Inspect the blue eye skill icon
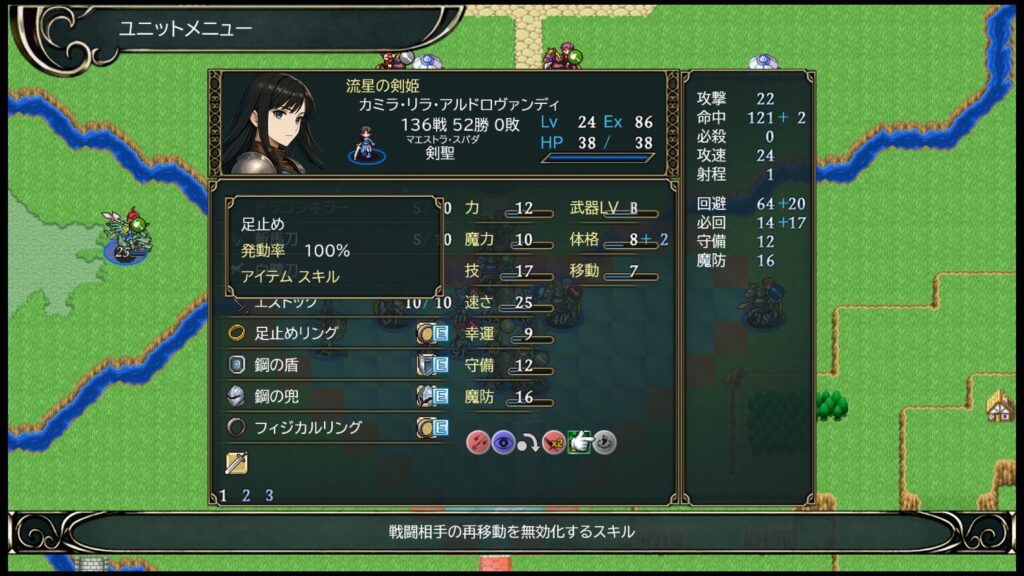 click(x=502, y=442)
